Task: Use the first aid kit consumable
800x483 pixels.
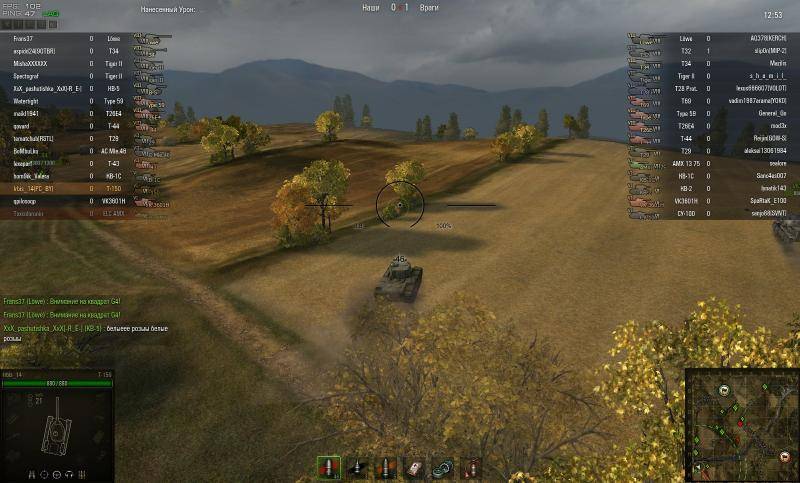Action: pos(414,467)
